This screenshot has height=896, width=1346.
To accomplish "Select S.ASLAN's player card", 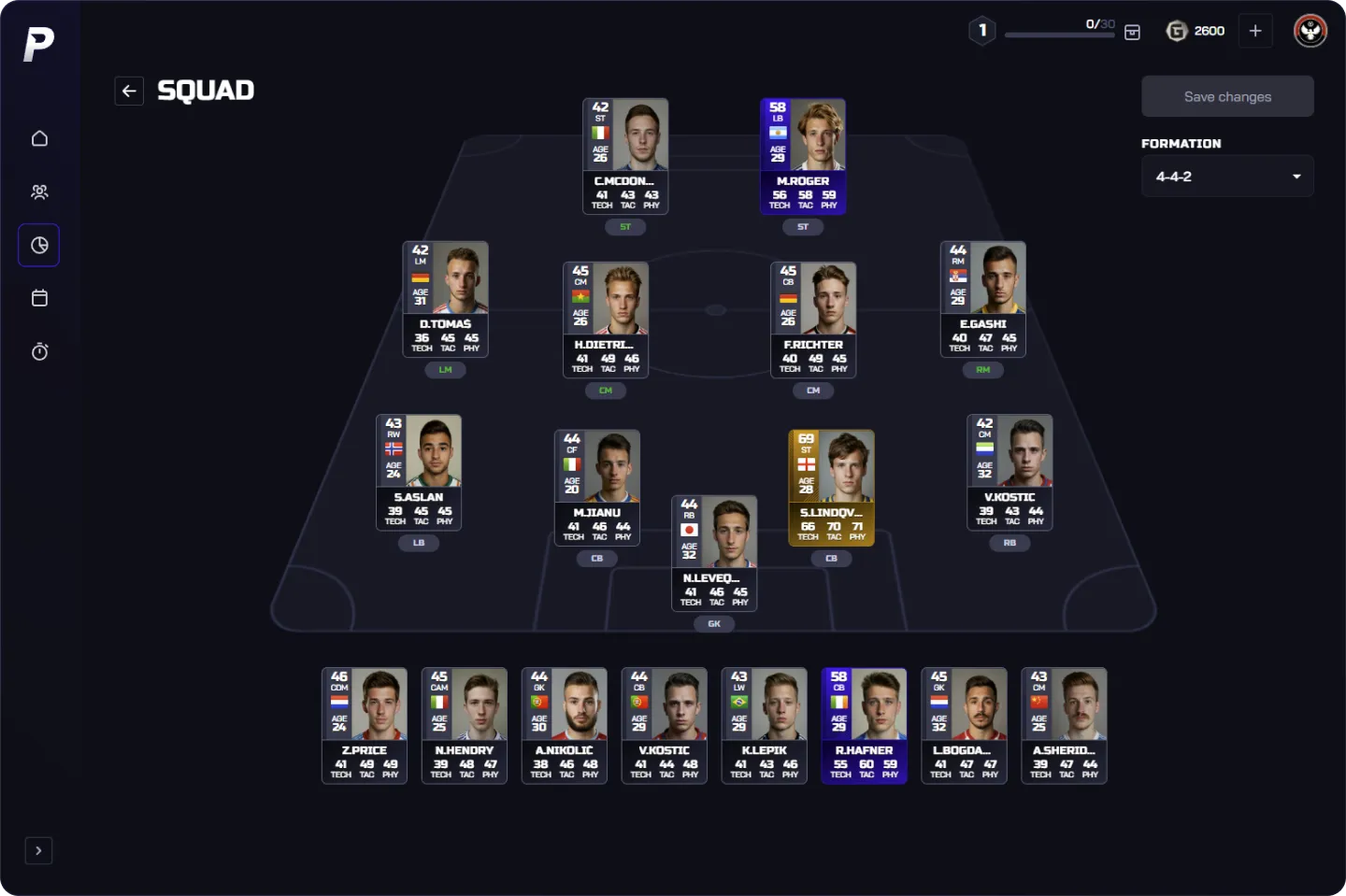I will (419, 472).
